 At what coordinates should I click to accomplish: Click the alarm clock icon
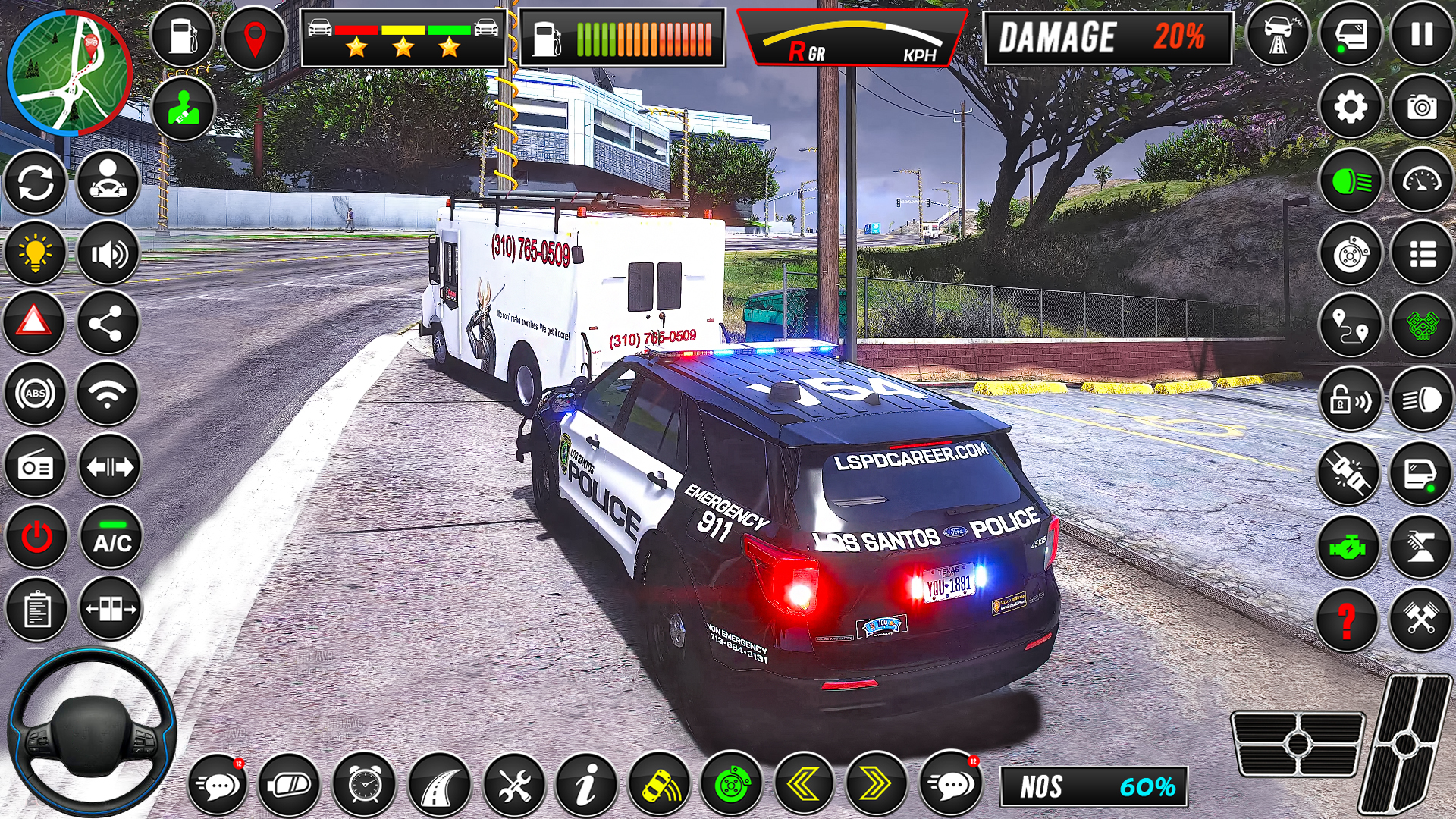(x=365, y=785)
